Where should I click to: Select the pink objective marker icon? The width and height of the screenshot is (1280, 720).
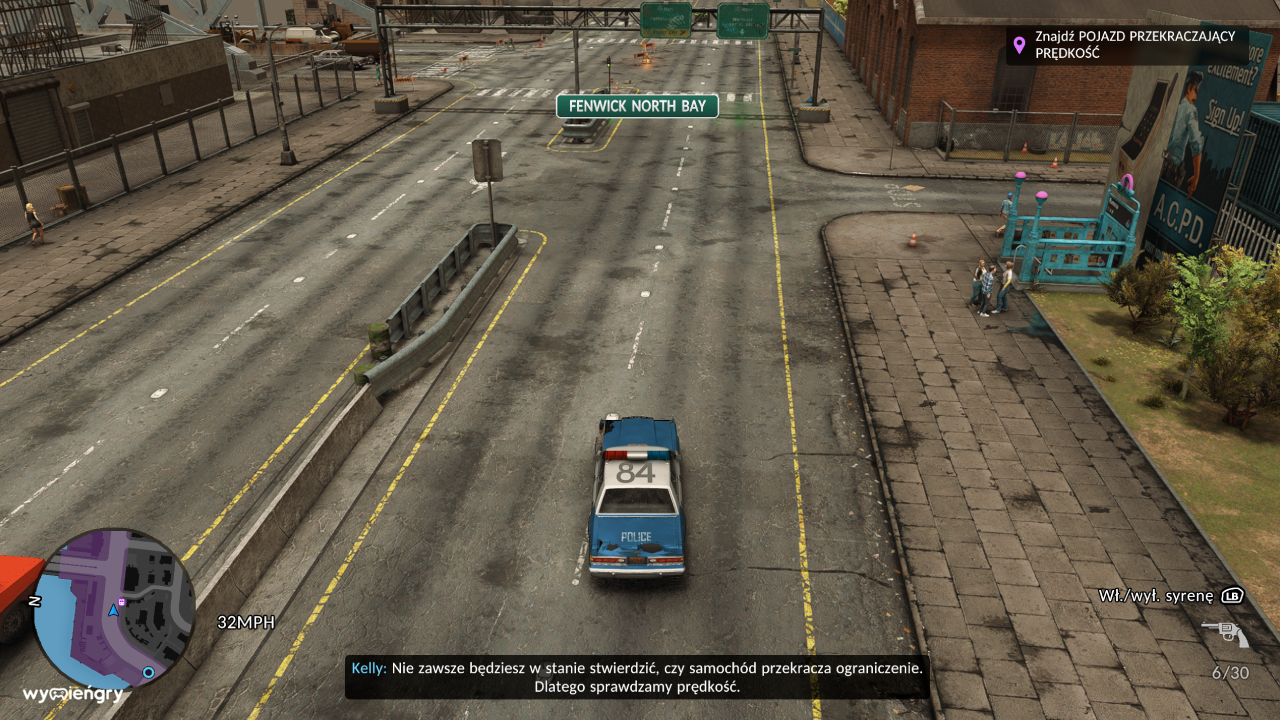[x=1020, y=45]
